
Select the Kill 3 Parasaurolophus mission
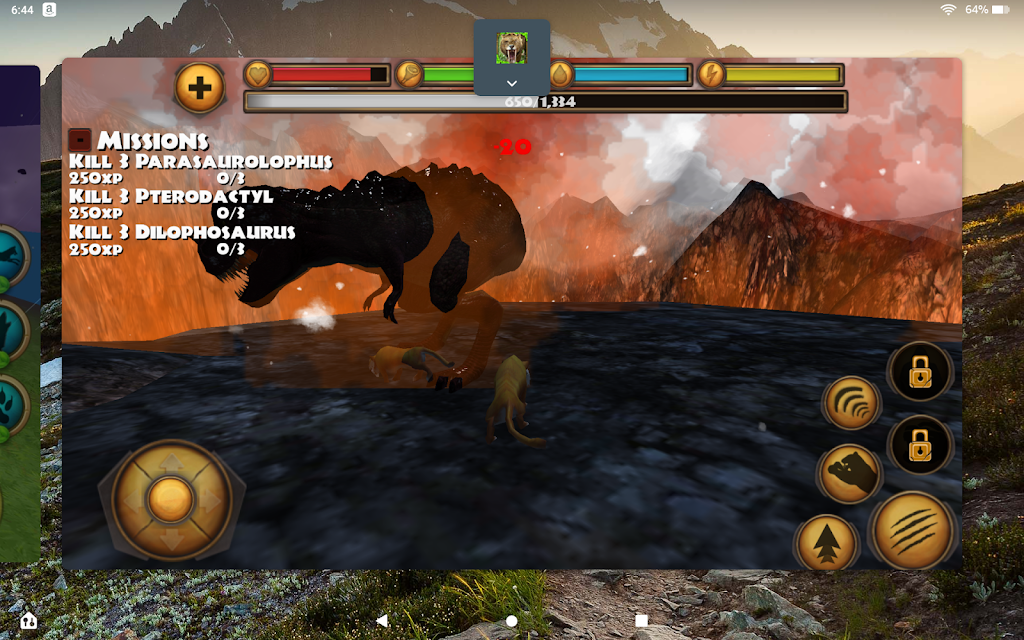pyautogui.click(x=200, y=162)
